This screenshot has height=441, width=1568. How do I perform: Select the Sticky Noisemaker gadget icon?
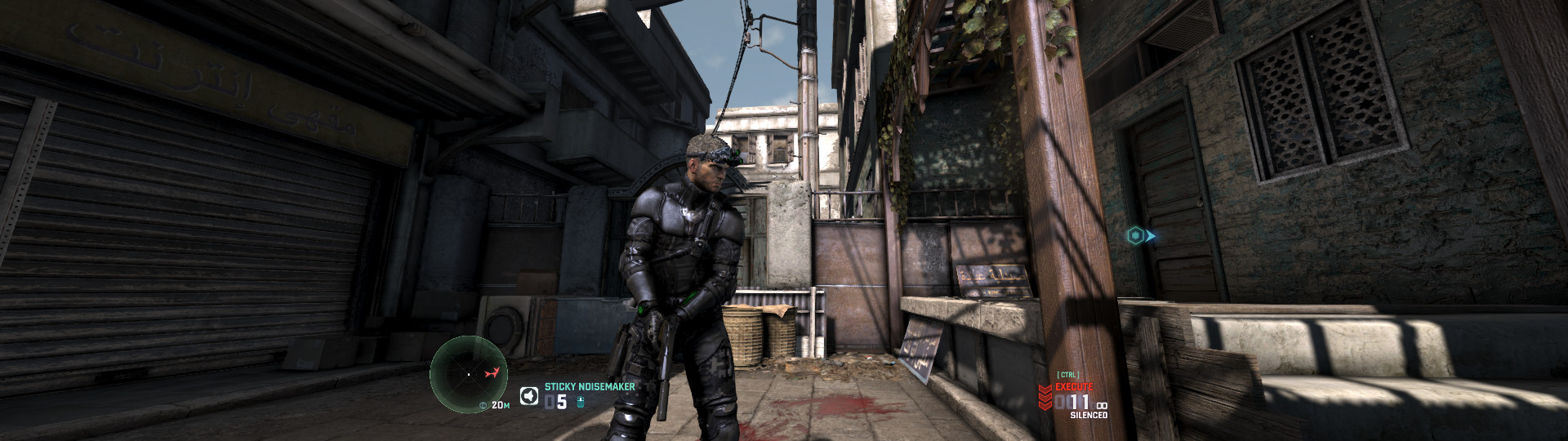[529, 397]
